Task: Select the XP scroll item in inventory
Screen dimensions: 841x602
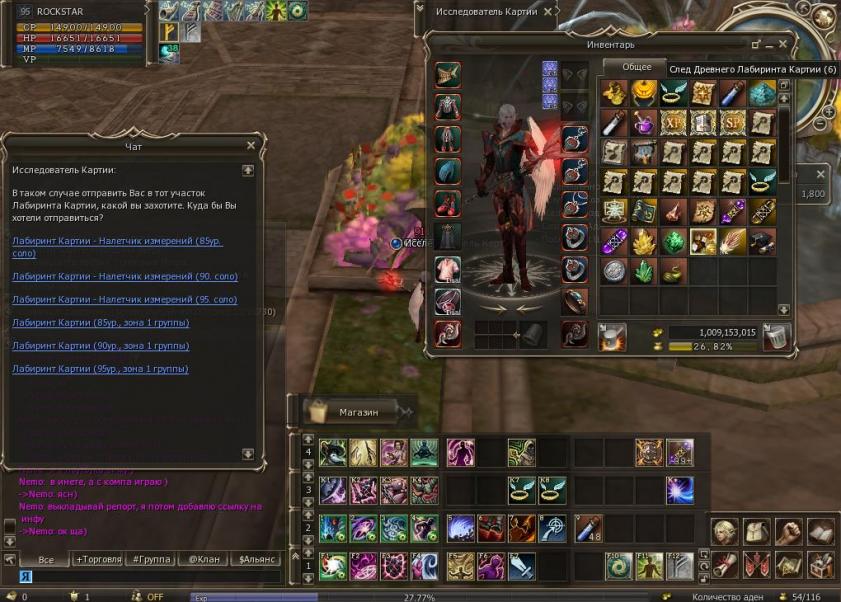Action: click(672, 123)
